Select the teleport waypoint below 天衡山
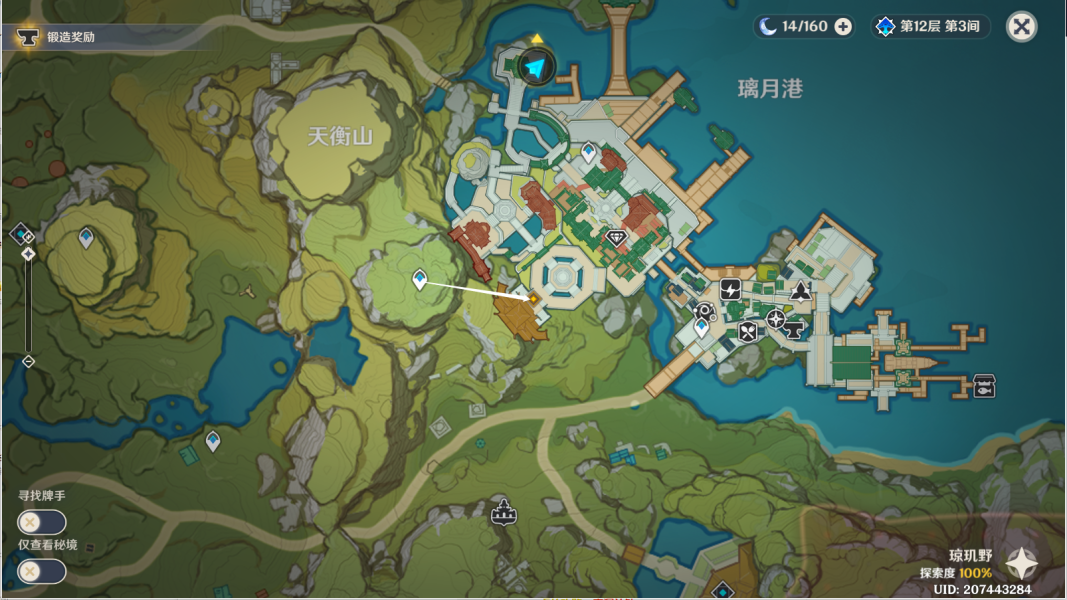This screenshot has height=600, width=1067. coord(420,280)
